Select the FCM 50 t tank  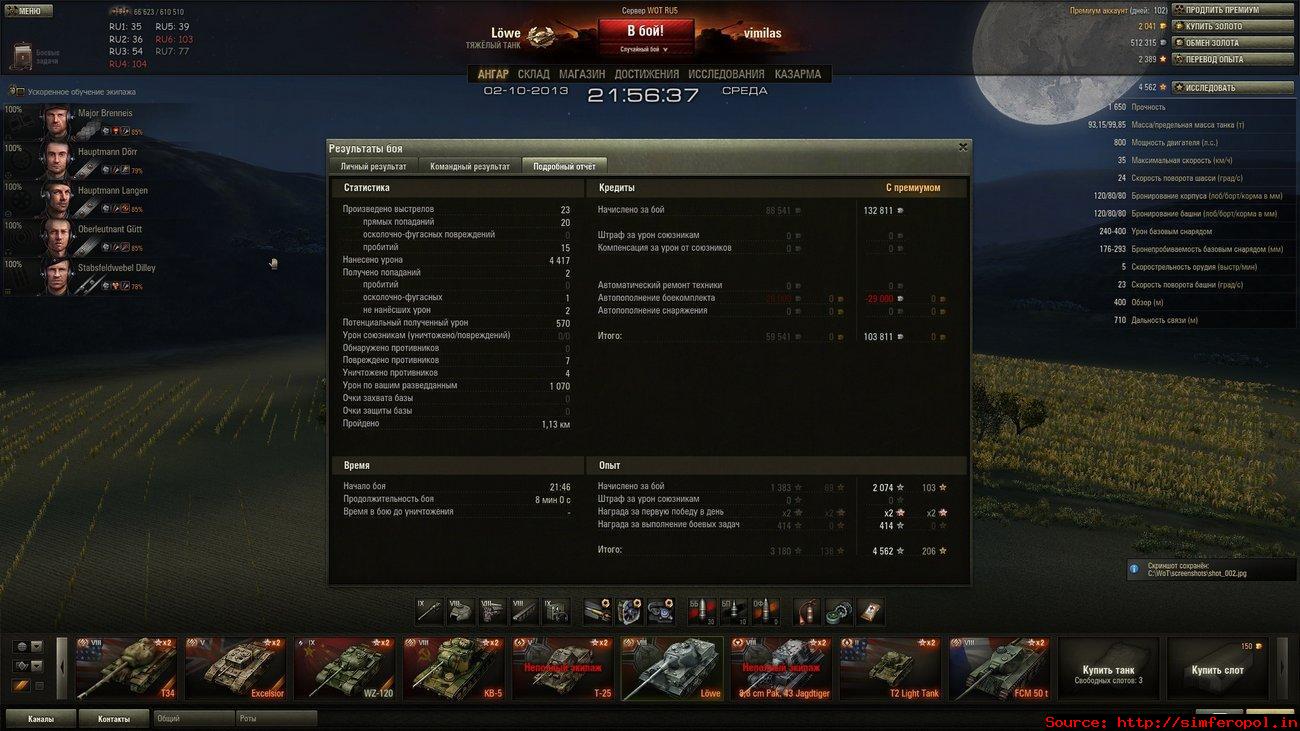click(999, 668)
